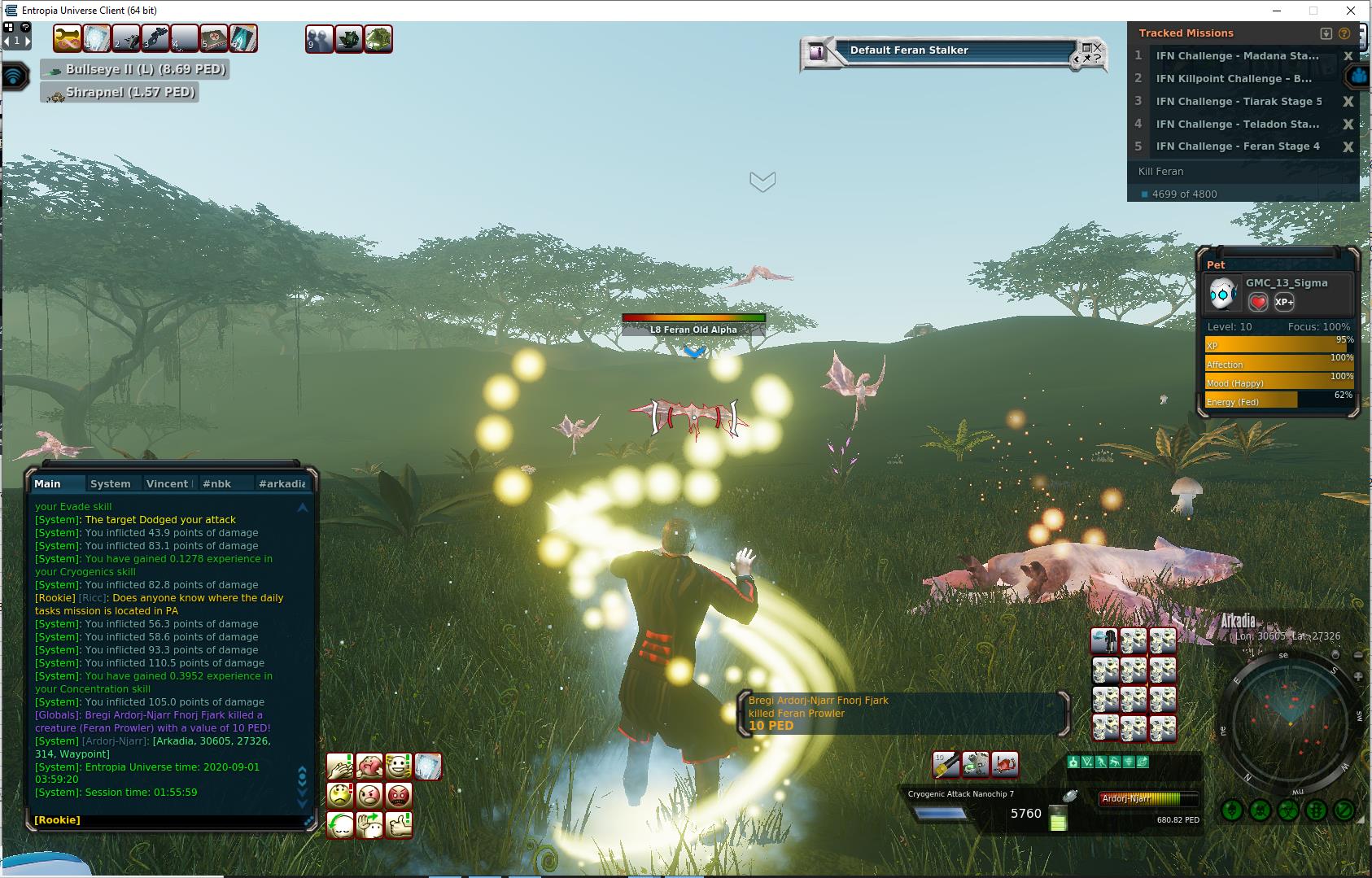Image resolution: width=1372 pixels, height=878 pixels.
Task: Click the pet's red heart button
Action: [x=1258, y=302]
